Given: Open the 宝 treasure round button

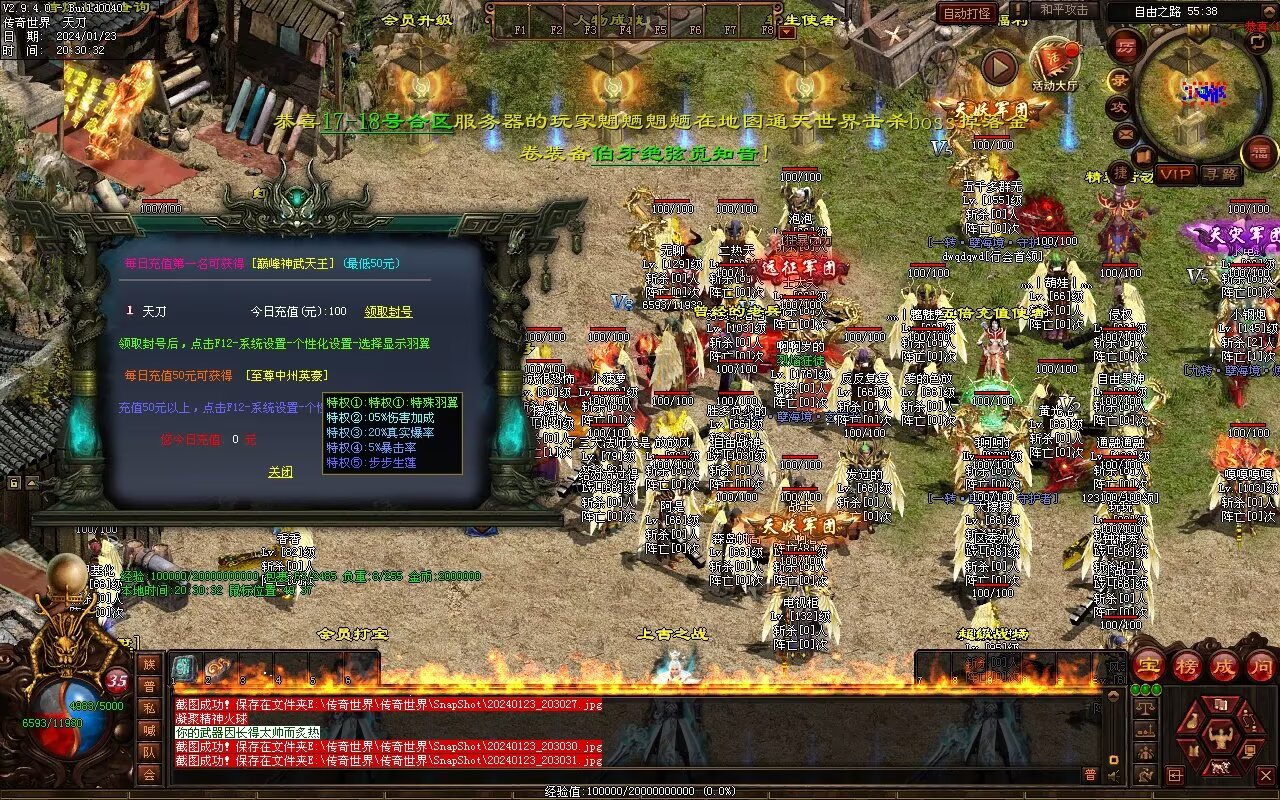Looking at the screenshot, I should pyautogui.click(x=1149, y=666).
